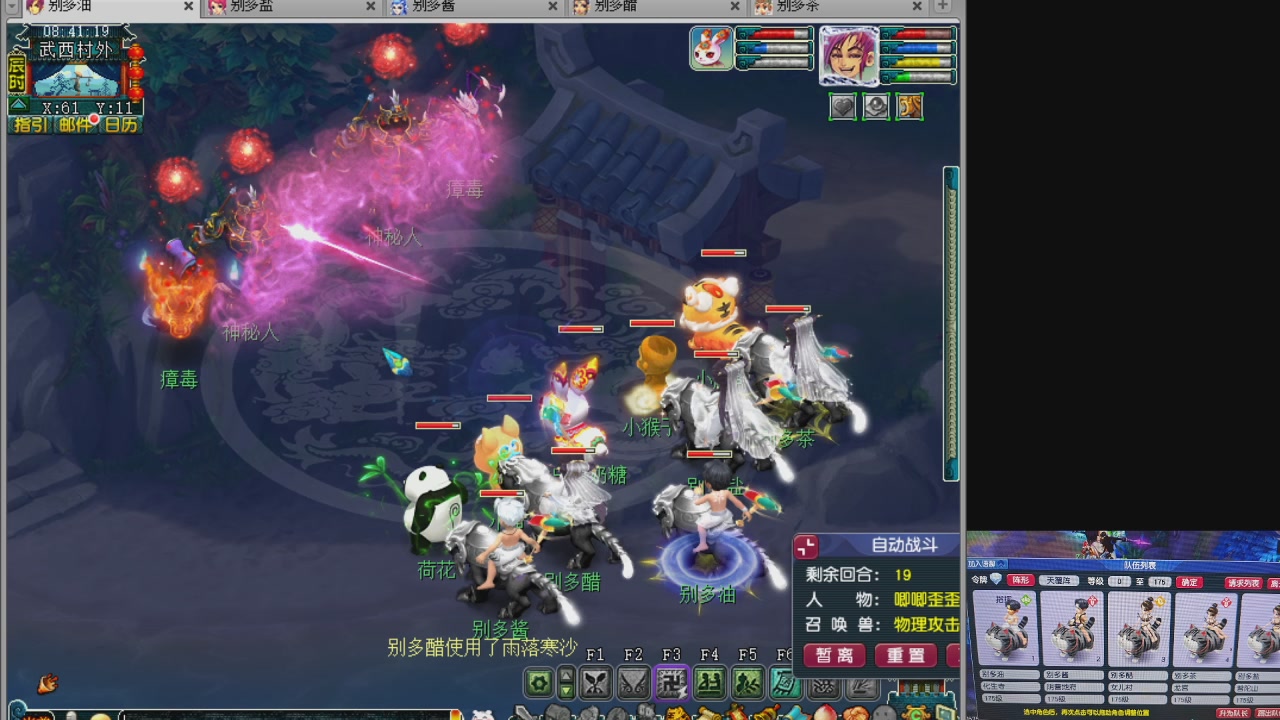Click the tiger head icon near portraits
The width and height of the screenshot is (1280, 720).
[x=909, y=104]
